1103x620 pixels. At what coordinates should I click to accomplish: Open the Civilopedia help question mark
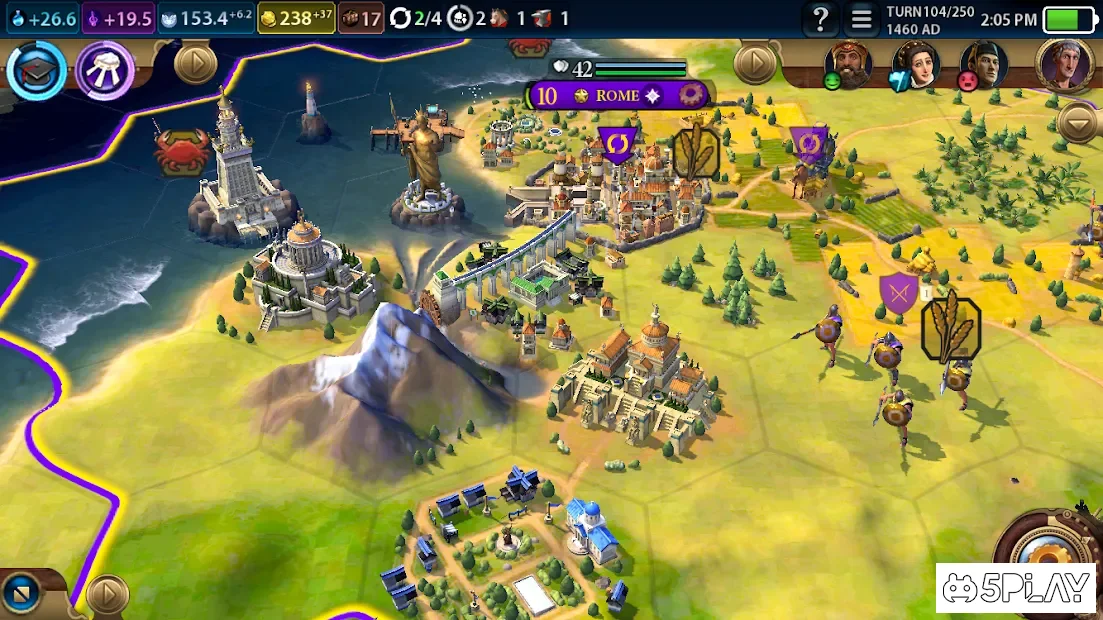coord(820,18)
